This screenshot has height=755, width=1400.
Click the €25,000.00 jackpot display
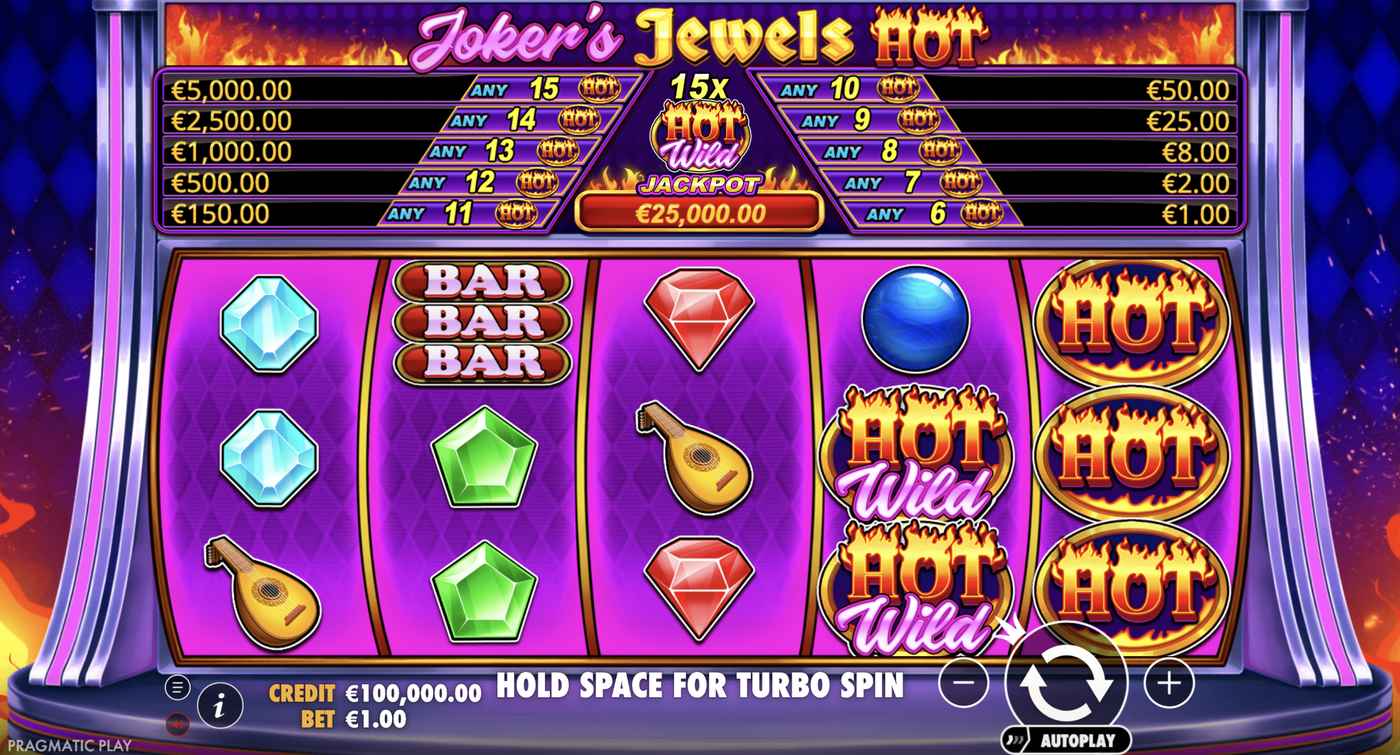(x=700, y=212)
